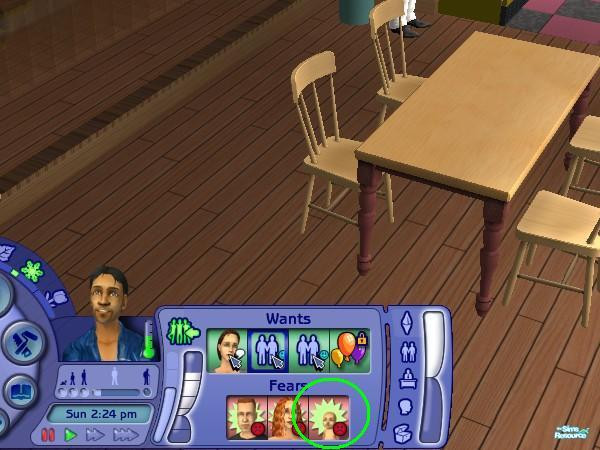Open the head-shaped personality panel
The image size is (600, 450).
coord(404,406)
